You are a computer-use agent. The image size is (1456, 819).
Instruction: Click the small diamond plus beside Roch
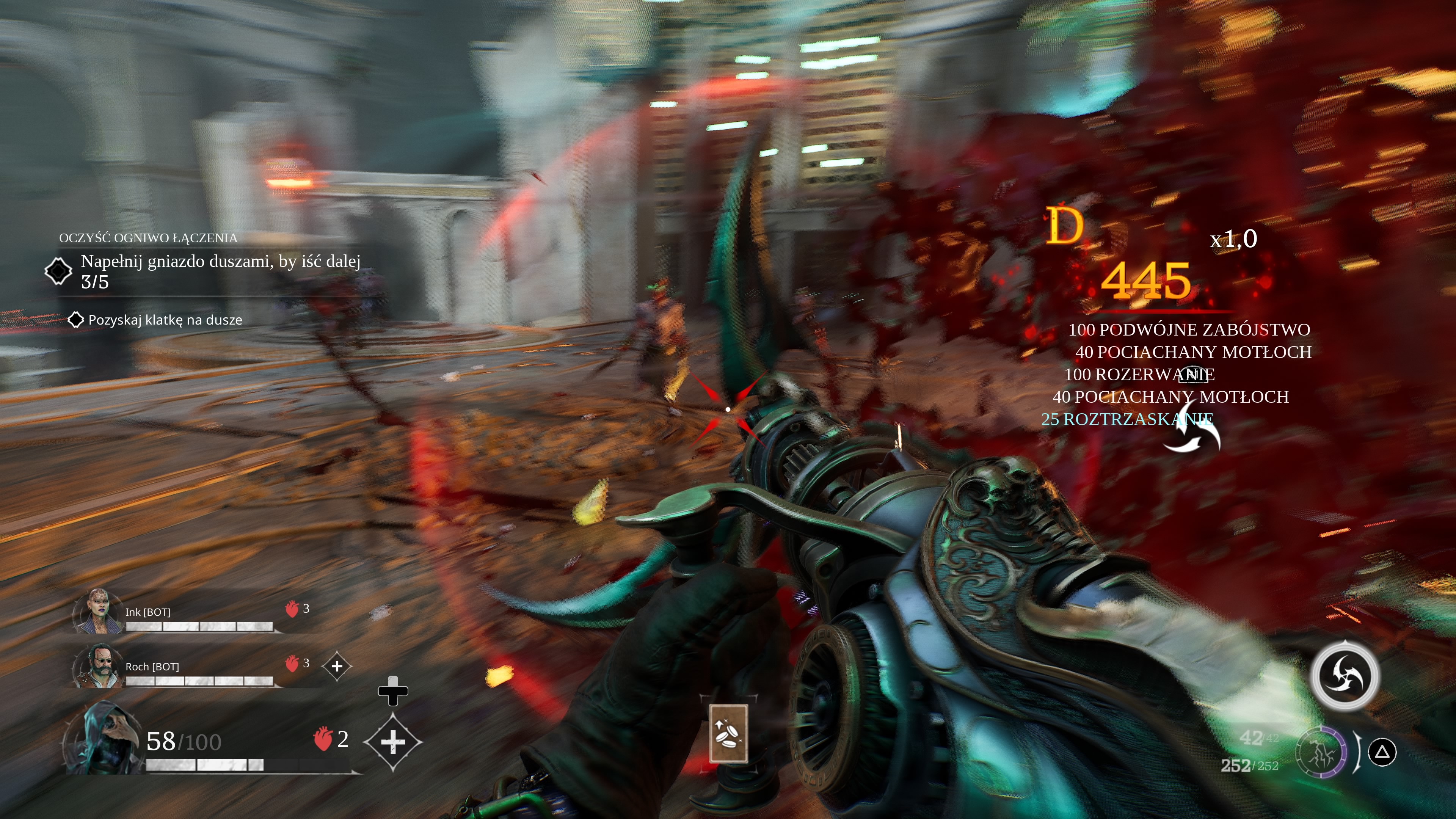tap(337, 667)
